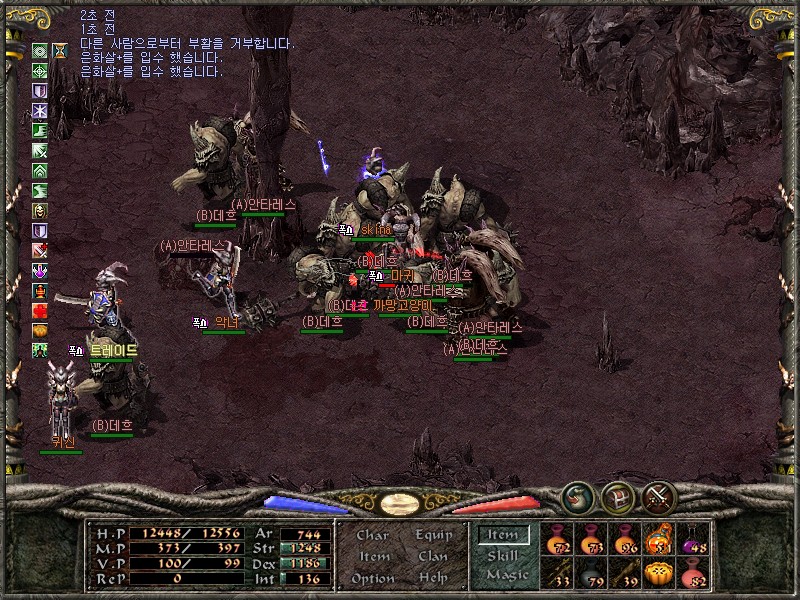Screen dimensions: 800x600
Task: Open the Help menu
Action: pyautogui.click(x=433, y=578)
